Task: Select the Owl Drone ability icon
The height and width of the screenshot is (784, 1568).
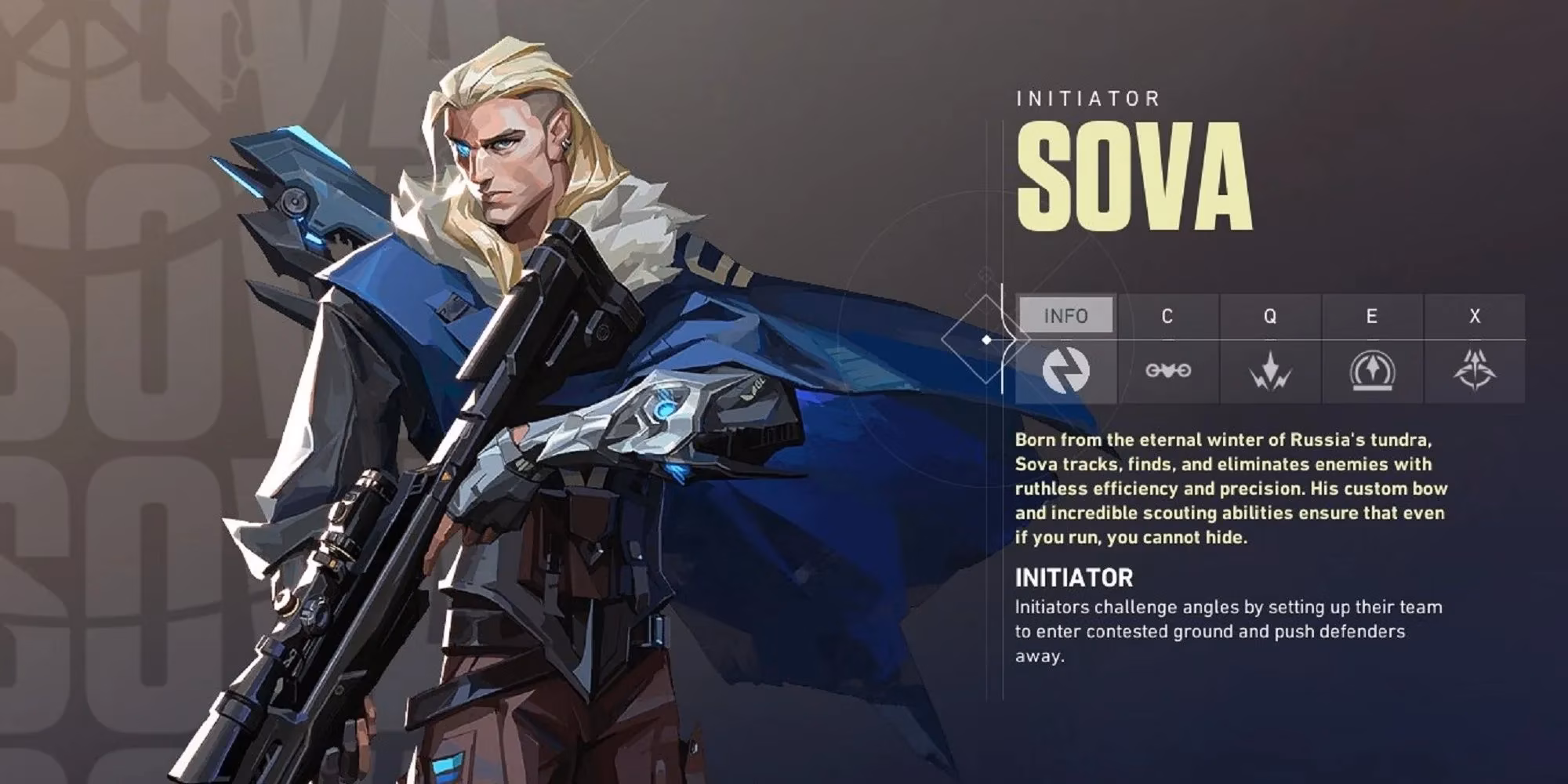Action: coord(1167,370)
